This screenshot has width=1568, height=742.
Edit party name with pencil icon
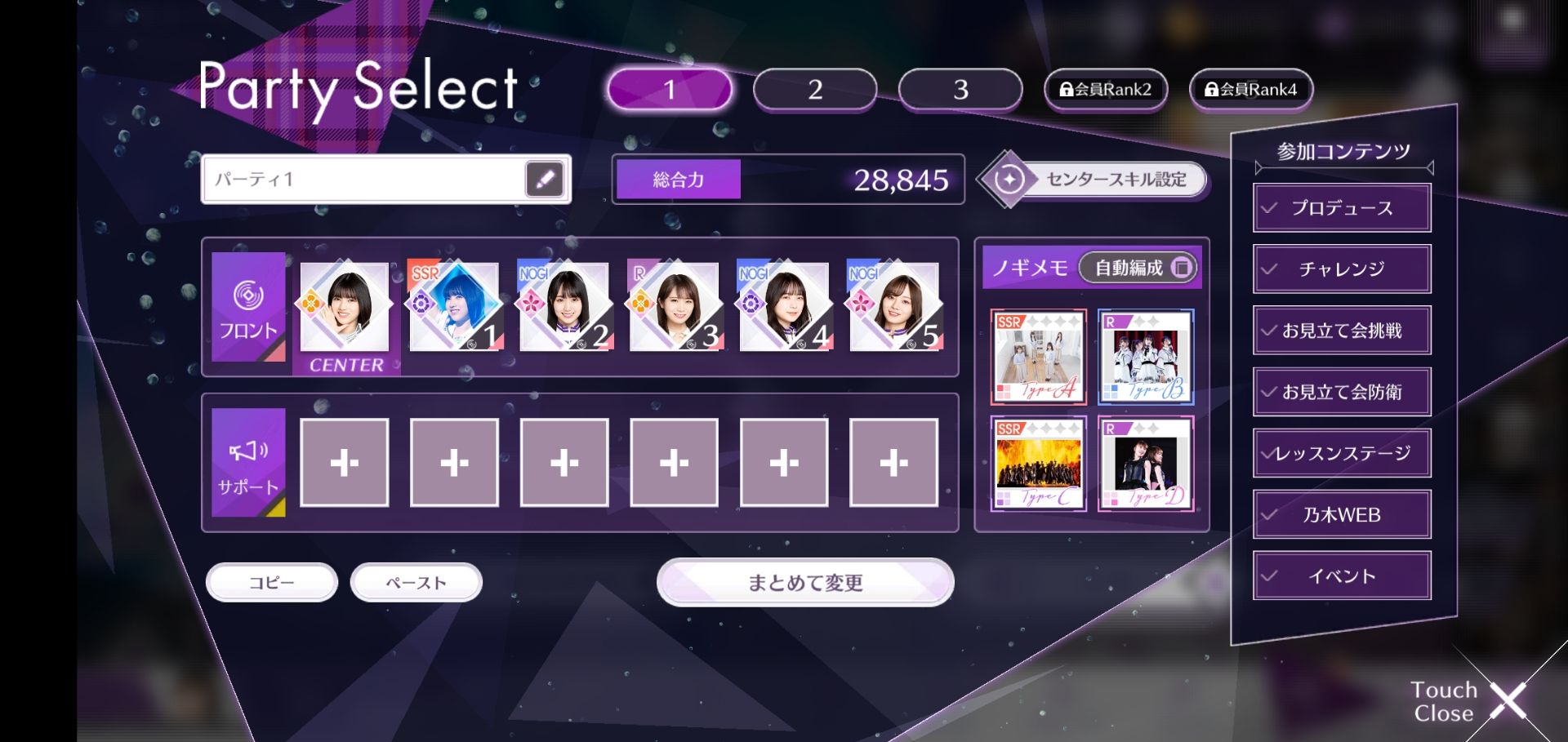click(545, 179)
